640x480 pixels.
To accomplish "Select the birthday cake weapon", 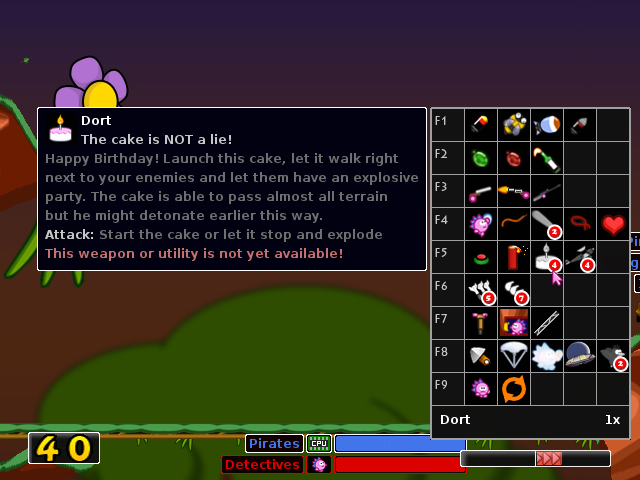I will [547, 256].
